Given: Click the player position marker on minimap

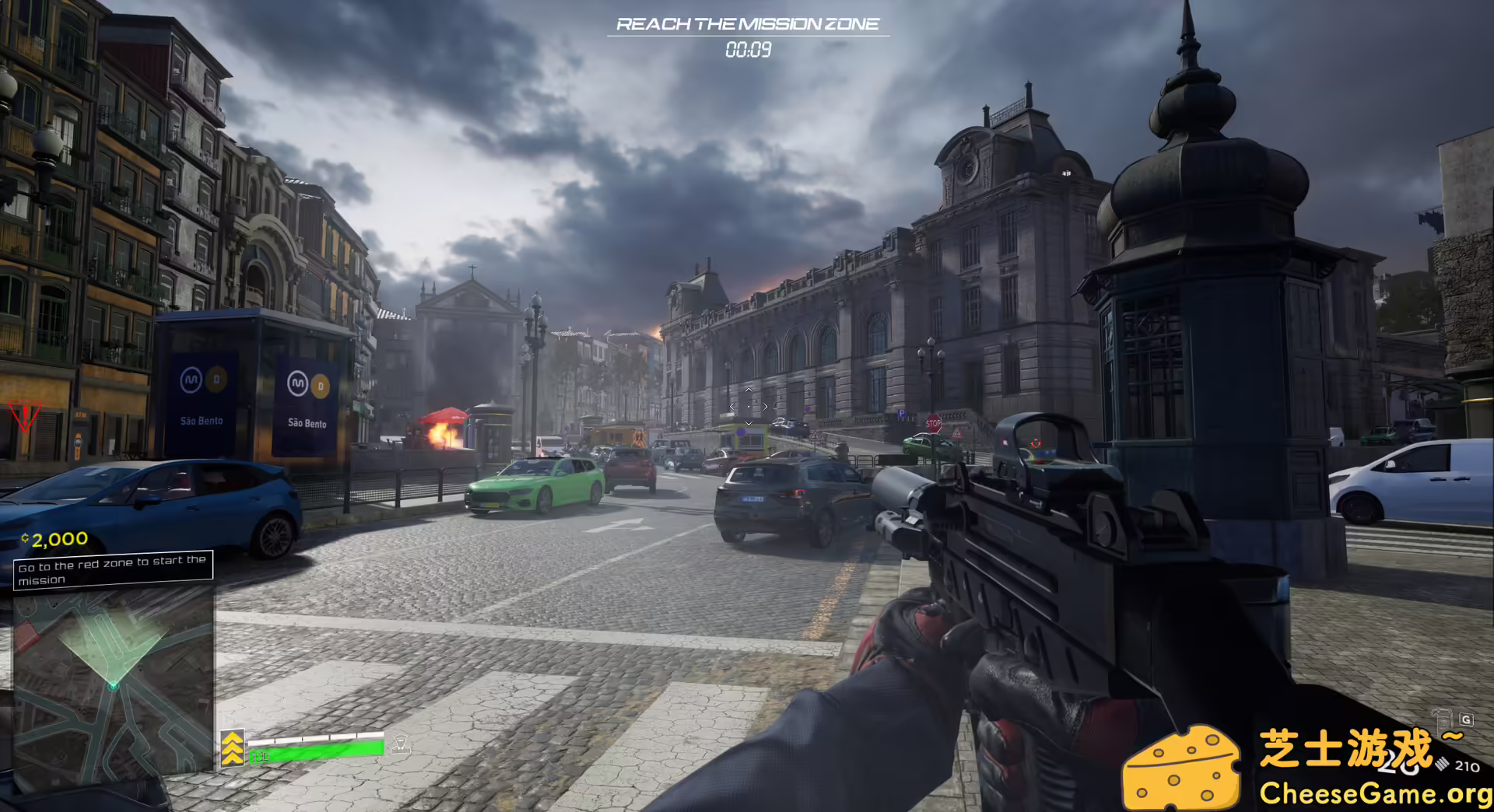Looking at the screenshot, I should 114,685.
